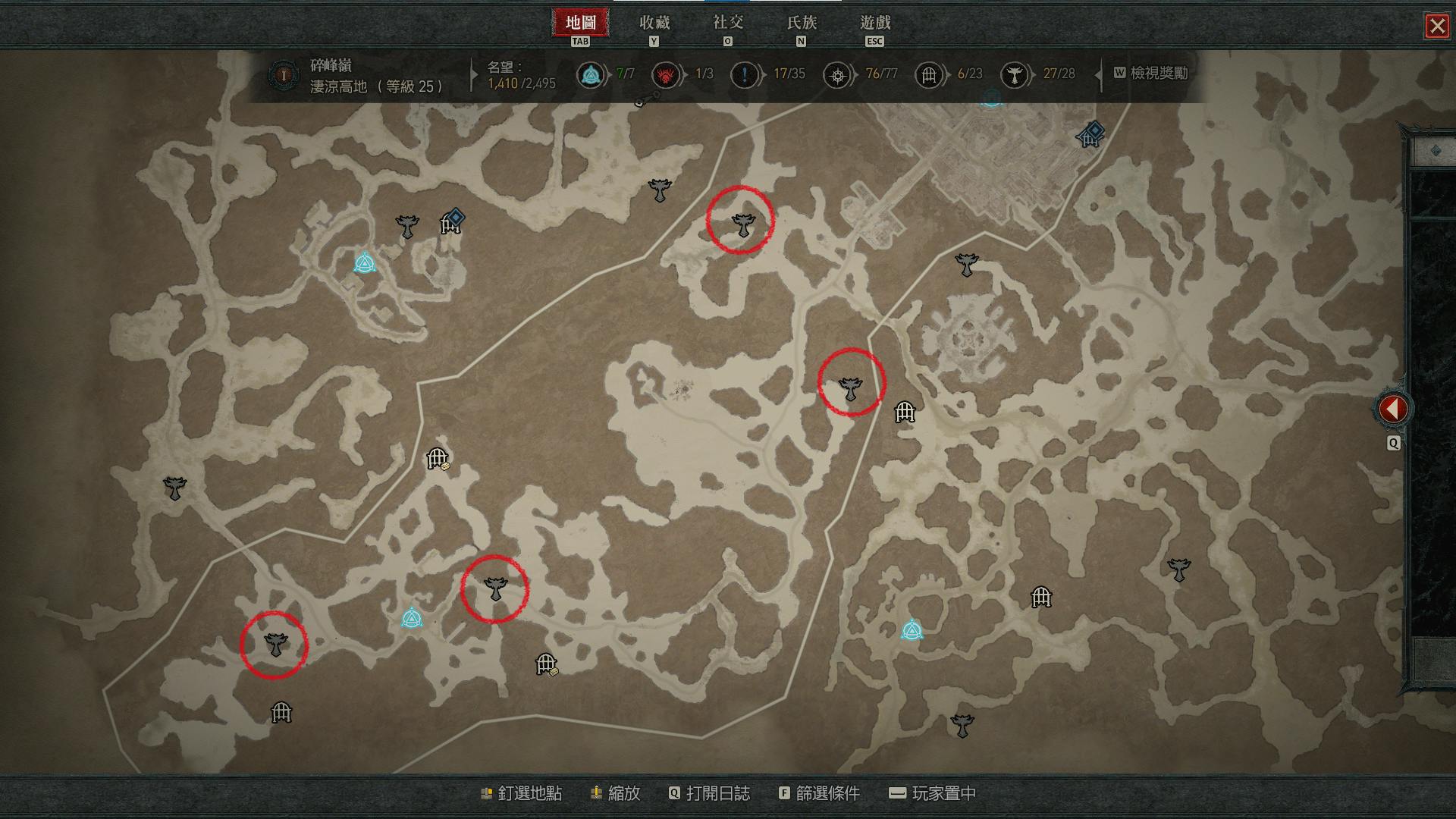Click 玩家置中 to center on player
Viewport: 1456px width, 819px height.
click(932, 793)
